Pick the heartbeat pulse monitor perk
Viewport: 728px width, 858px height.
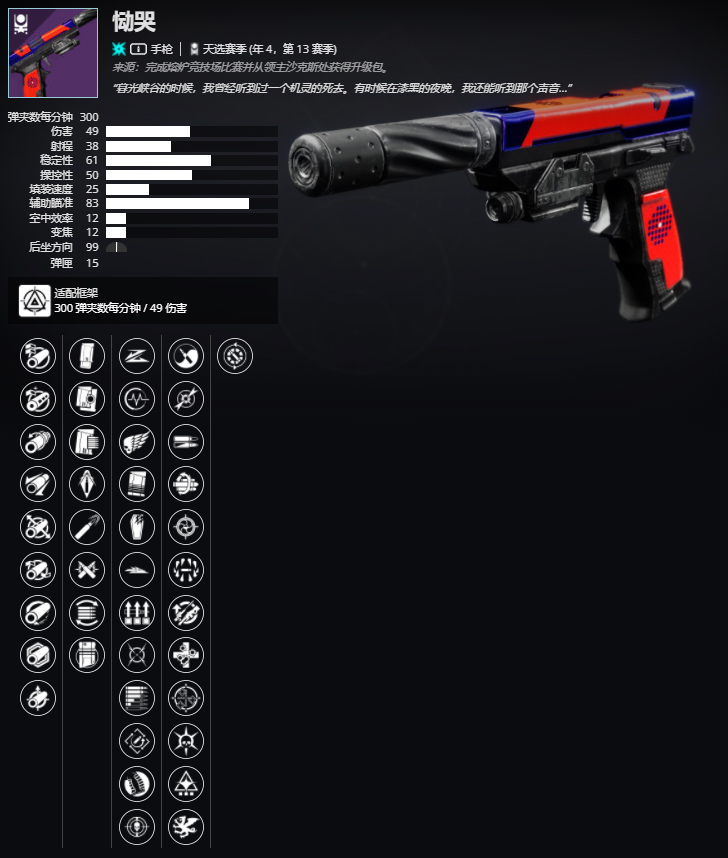(x=137, y=399)
